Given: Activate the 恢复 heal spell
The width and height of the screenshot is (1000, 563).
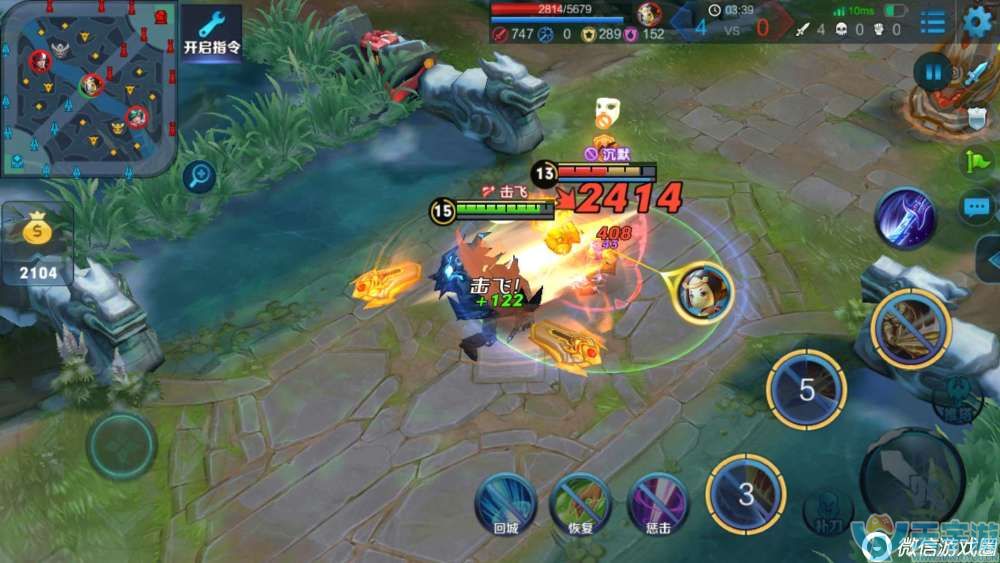Looking at the screenshot, I should (581, 503).
